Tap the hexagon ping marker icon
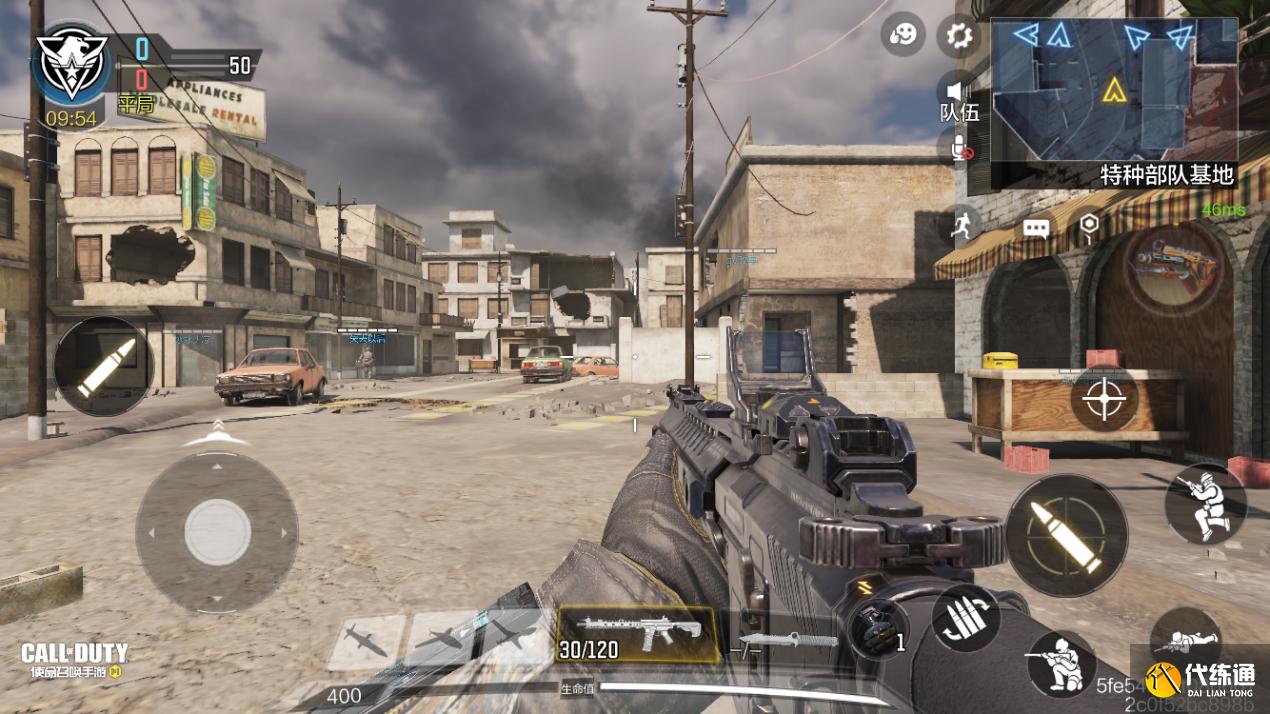This screenshot has height=714, width=1270. [x=1088, y=226]
